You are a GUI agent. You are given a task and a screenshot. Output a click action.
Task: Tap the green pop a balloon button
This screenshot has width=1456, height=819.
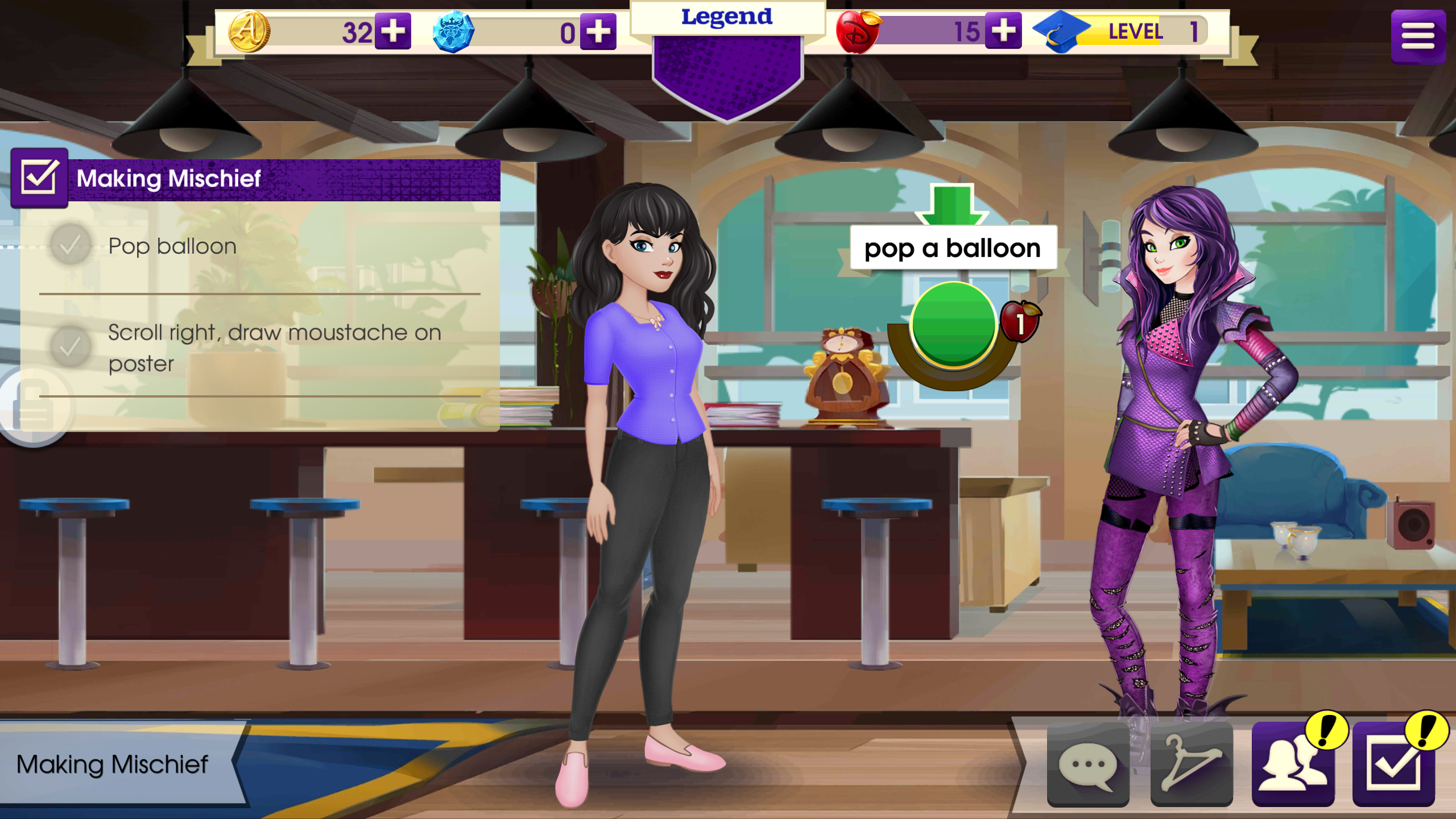pos(953,325)
